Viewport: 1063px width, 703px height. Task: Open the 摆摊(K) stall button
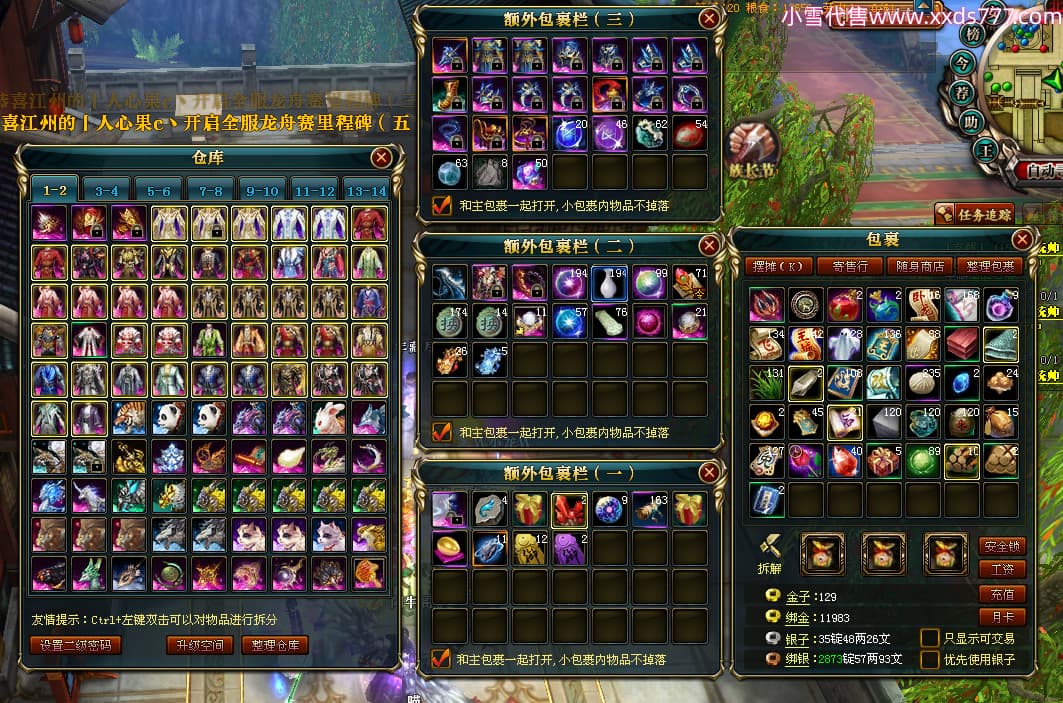(778, 266)
